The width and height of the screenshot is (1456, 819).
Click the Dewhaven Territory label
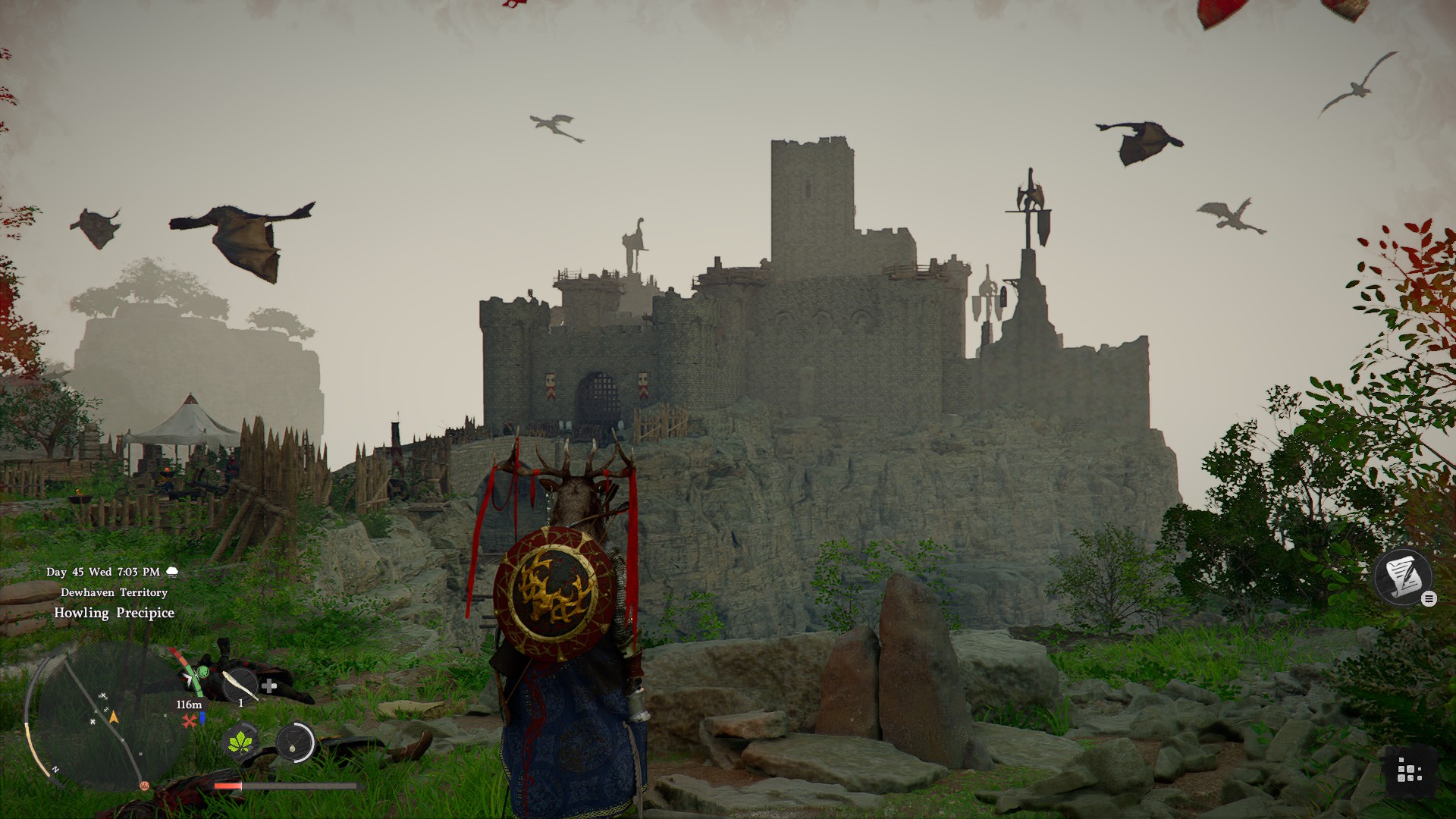(x=113, y=593)
